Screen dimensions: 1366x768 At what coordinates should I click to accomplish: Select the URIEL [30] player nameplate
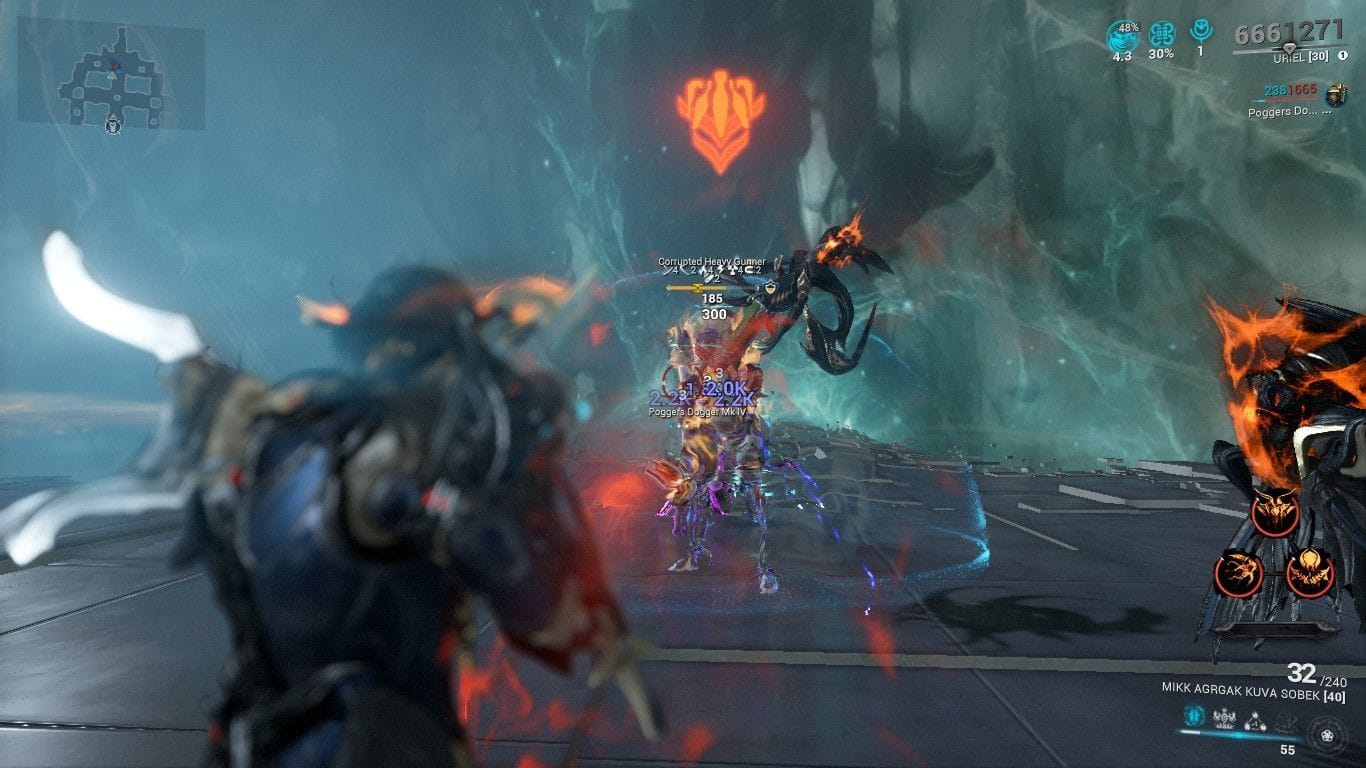(x=1300, y=56)
